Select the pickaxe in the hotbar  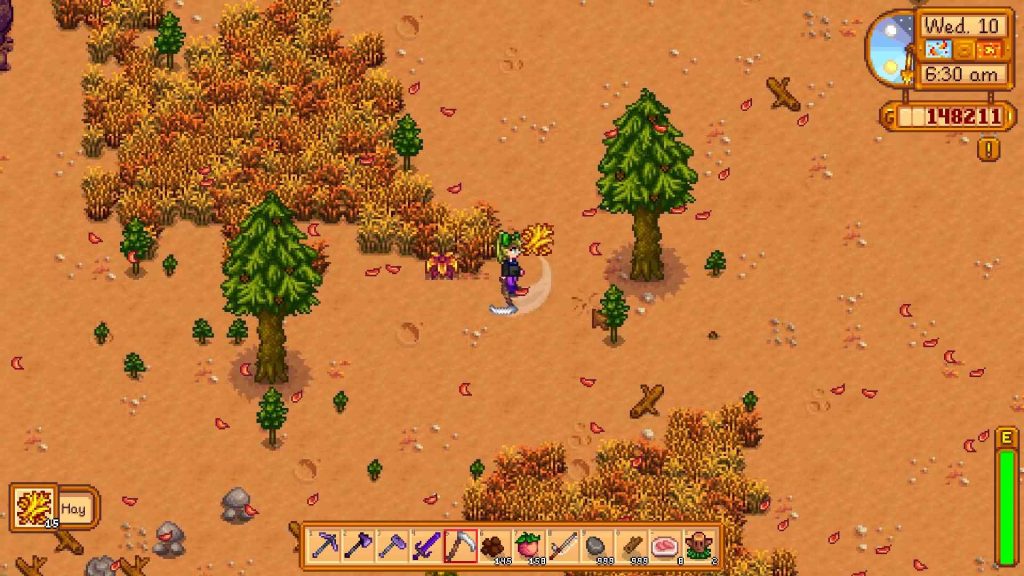pyautogui.click(x=325, y=545)
